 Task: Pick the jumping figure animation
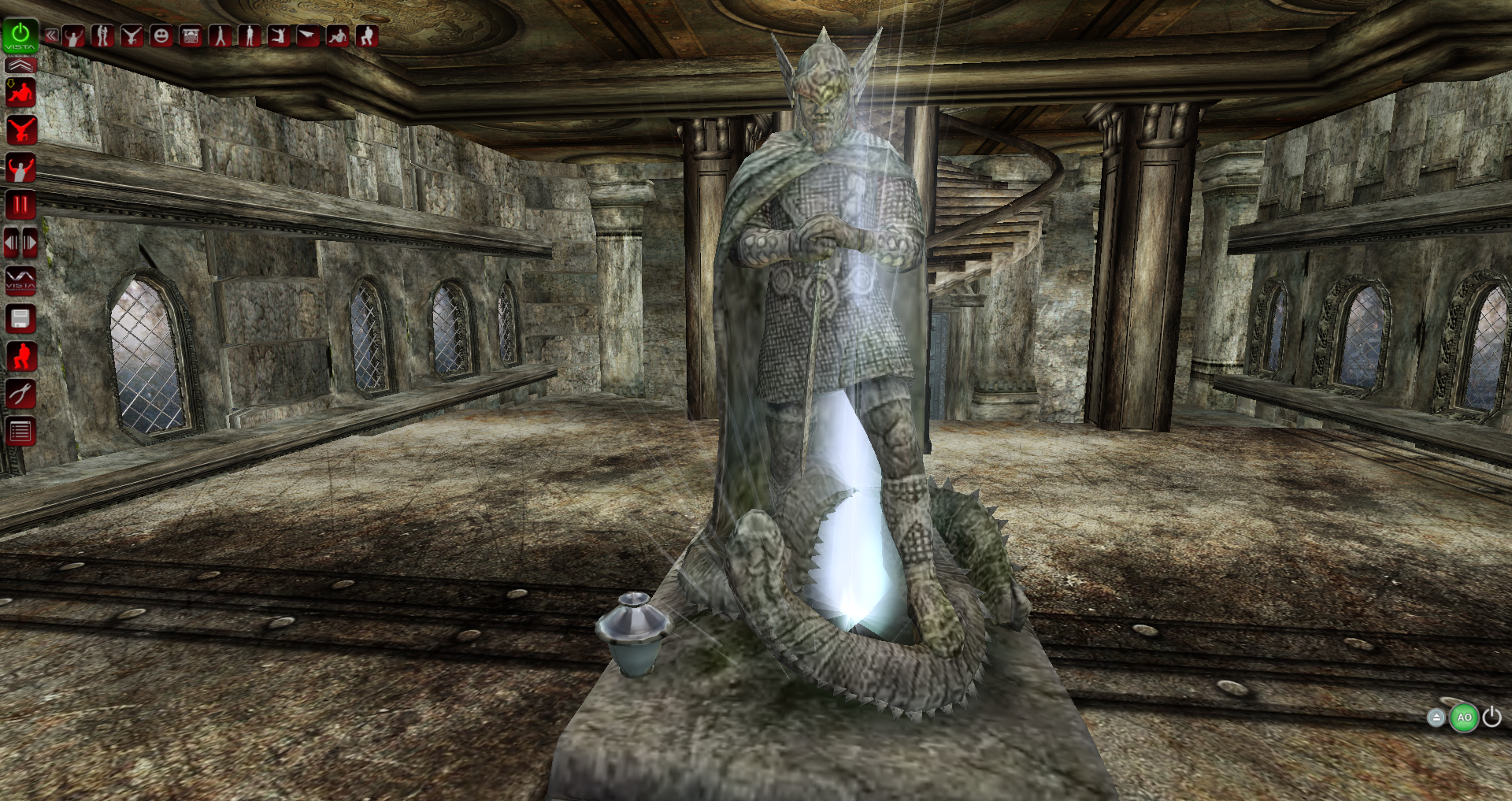279,36
